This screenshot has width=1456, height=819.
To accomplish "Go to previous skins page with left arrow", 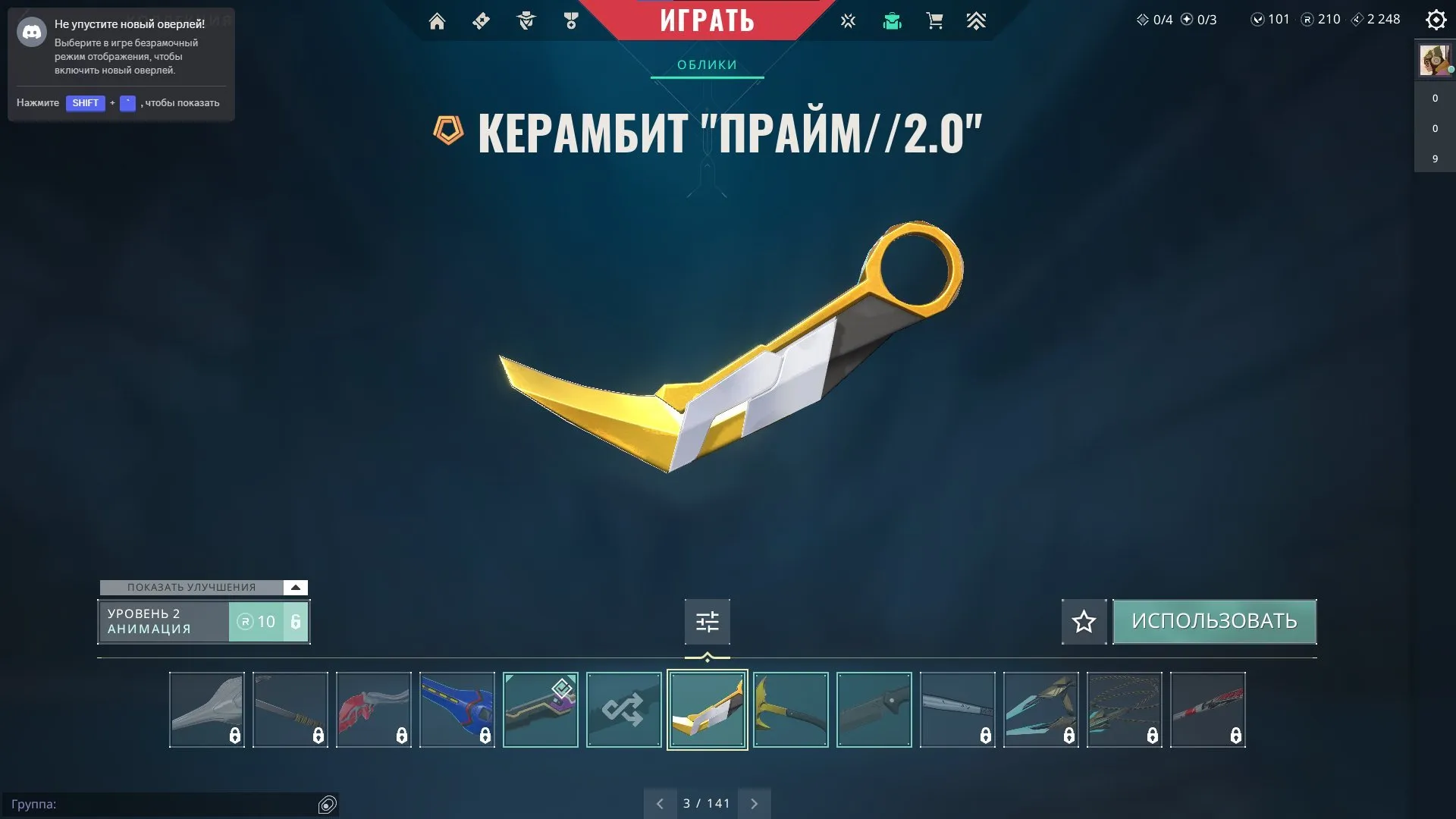I will (659, 802).
